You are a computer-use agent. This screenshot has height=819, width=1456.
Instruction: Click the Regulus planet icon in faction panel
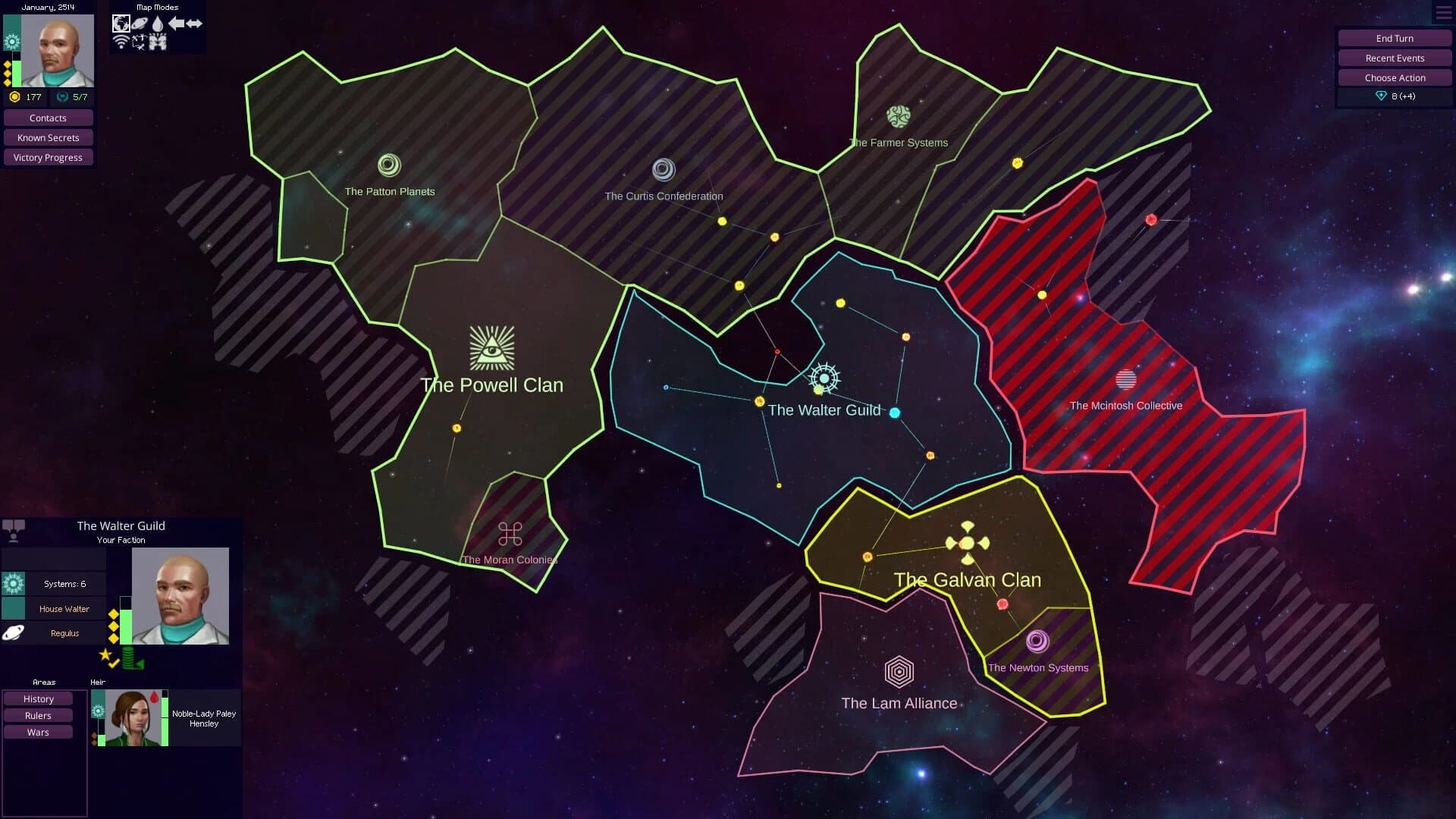tap(14, 633)
